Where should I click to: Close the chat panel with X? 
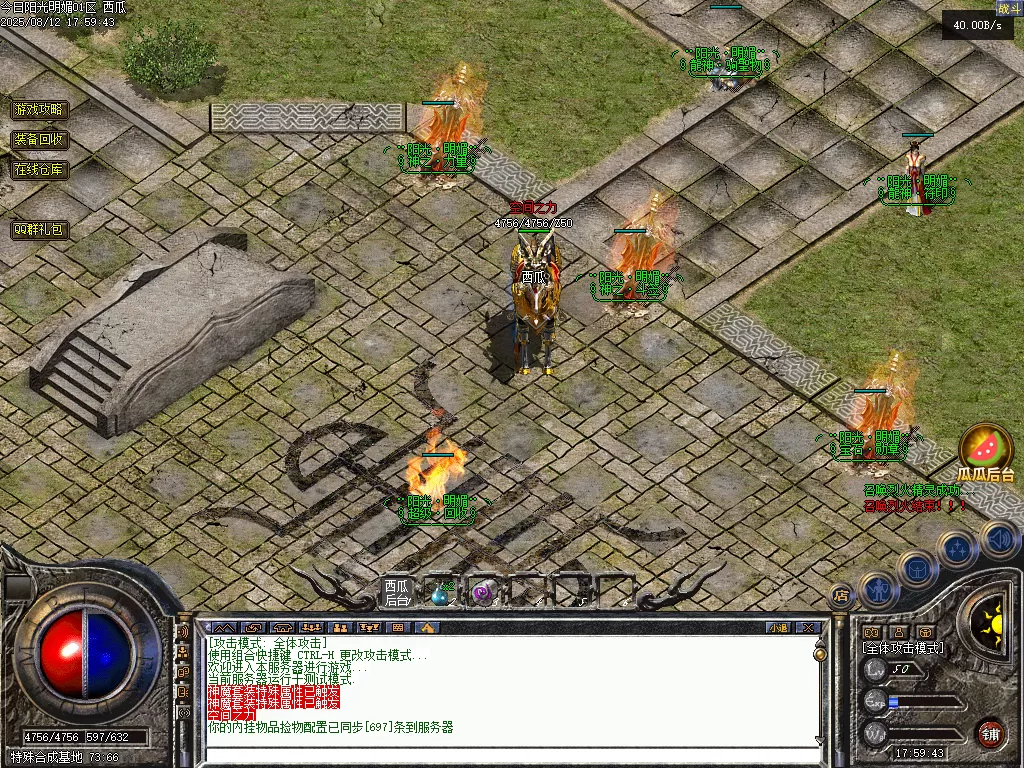click(808, 628)
